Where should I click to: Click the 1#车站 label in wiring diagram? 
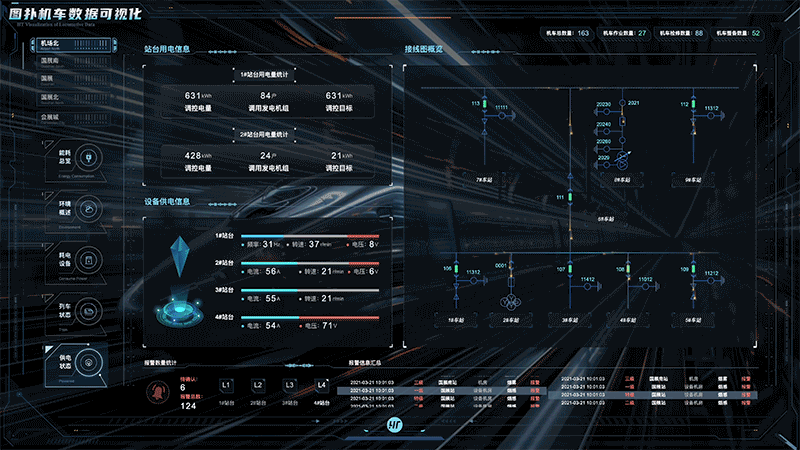point(456,318)
